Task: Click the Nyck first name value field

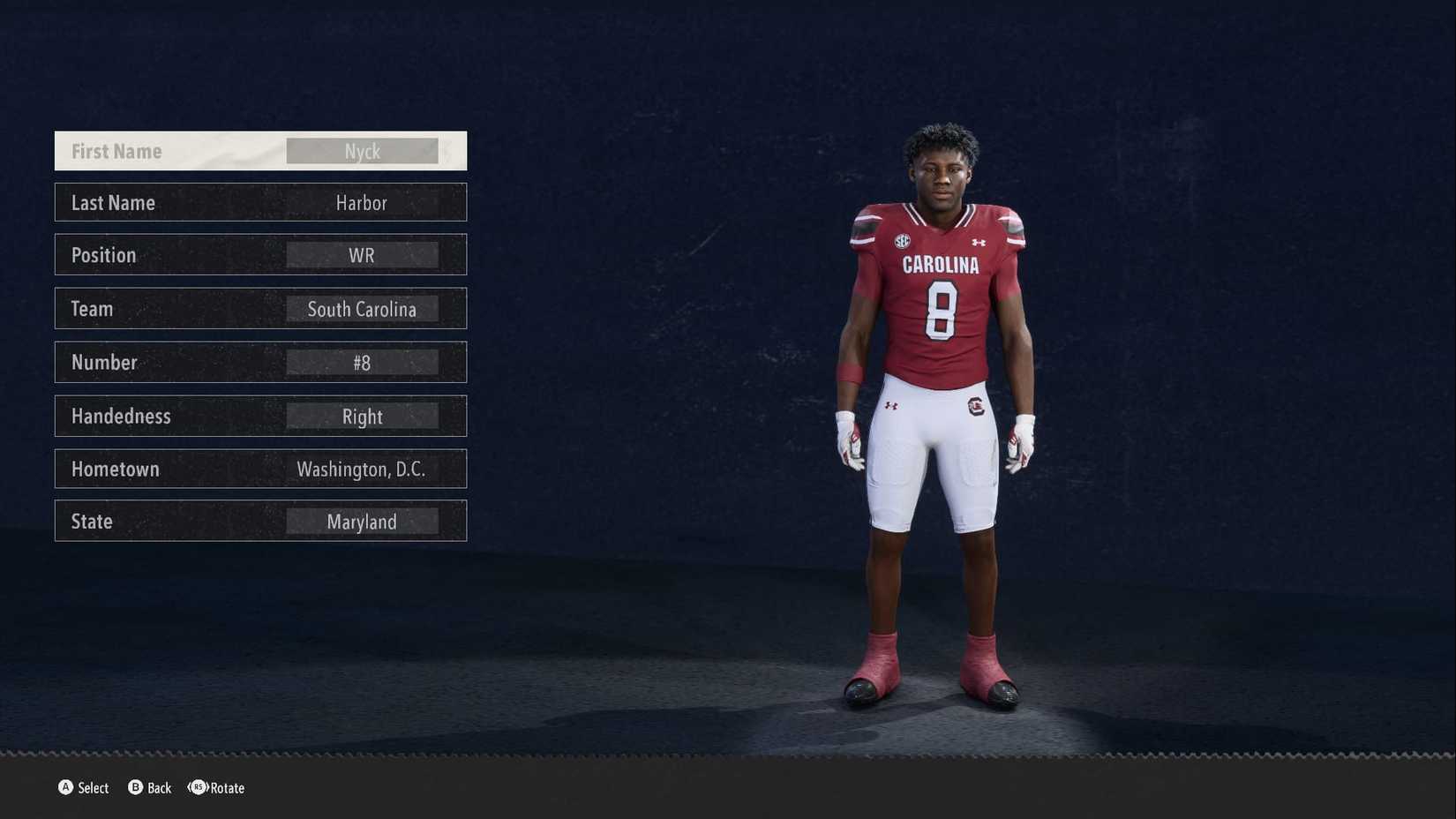Action: 363,150
